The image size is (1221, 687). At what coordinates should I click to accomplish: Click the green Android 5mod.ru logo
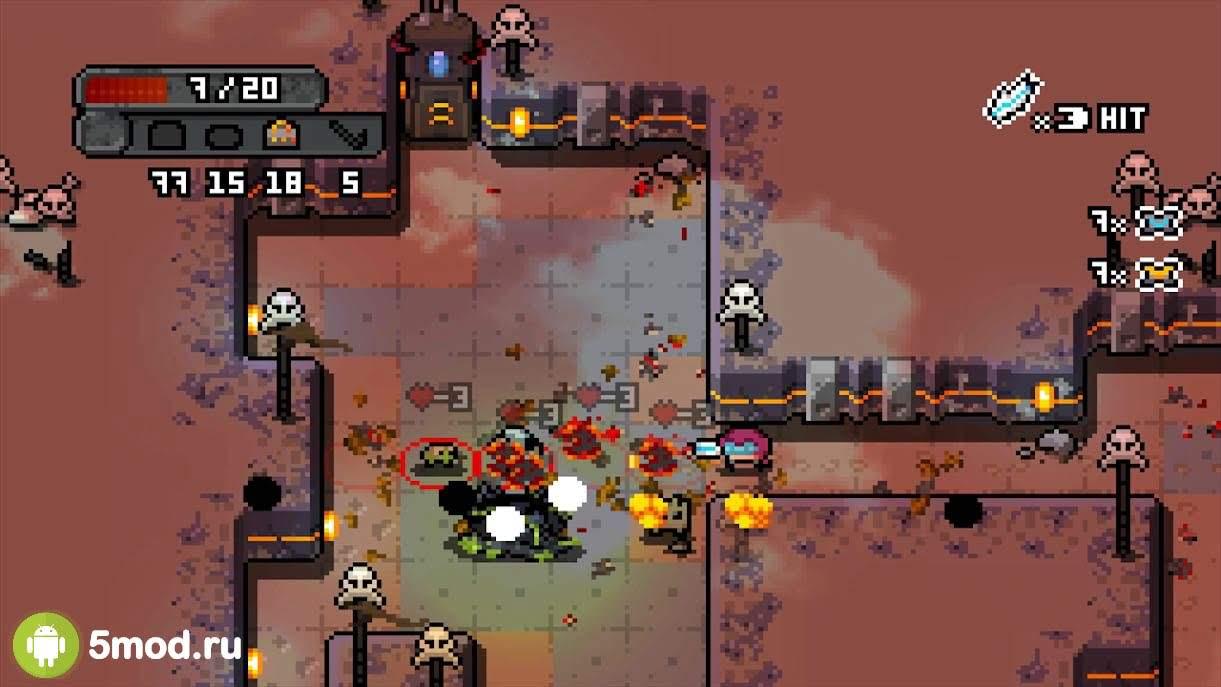pyautogui.click(x=46, y=645)
